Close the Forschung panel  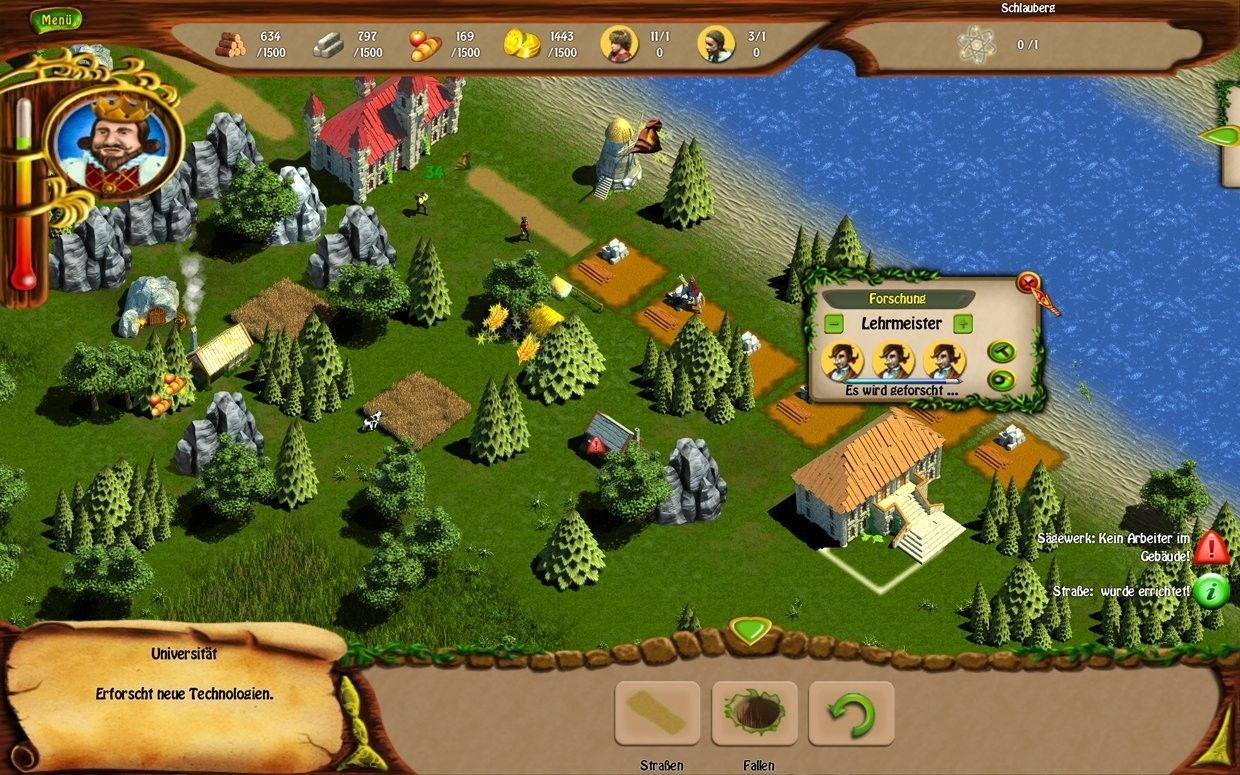tap(1028, 283)
